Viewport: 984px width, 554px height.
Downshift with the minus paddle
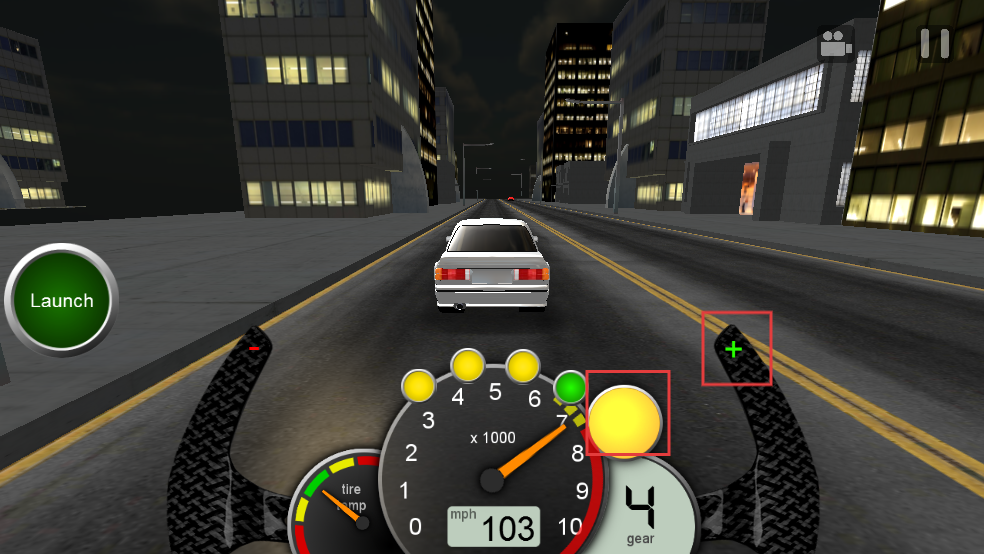tap(254, 348)
